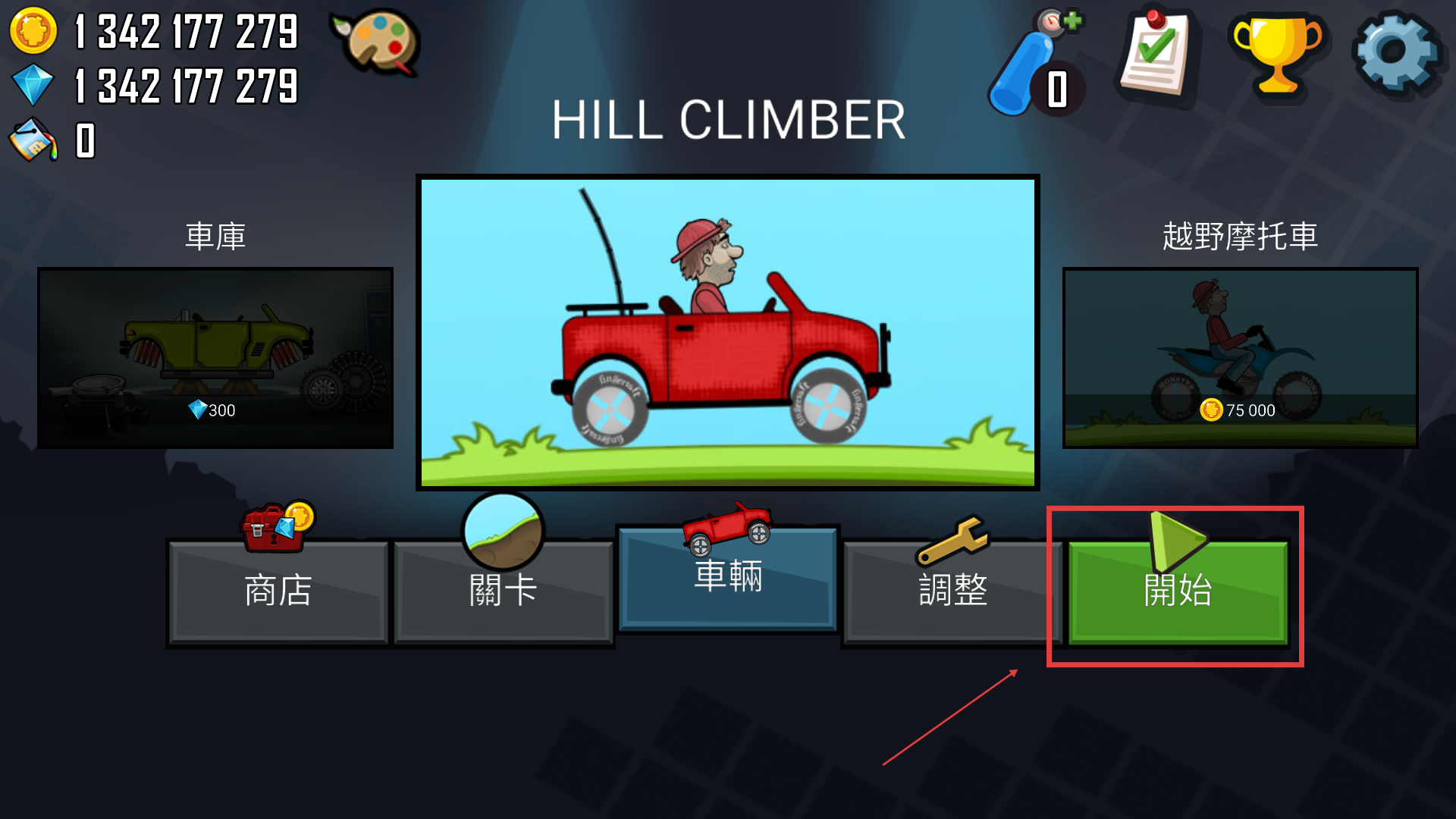Add boosters via the blue canister icon
This screenshot has height=819, width=1456.
1035,64
